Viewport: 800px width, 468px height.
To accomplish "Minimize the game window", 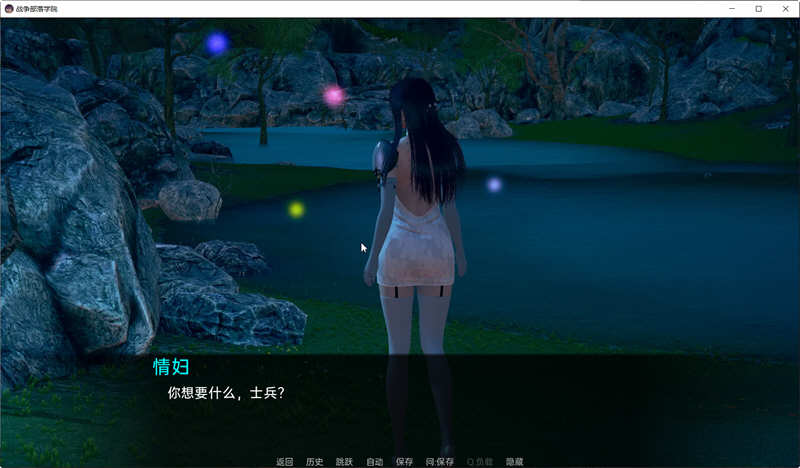I will coord(731,9).
